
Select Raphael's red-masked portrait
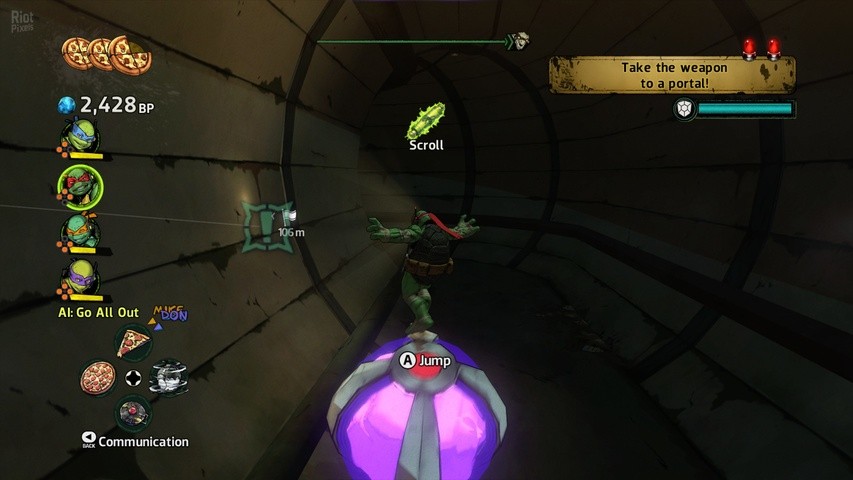click(81, 184)
